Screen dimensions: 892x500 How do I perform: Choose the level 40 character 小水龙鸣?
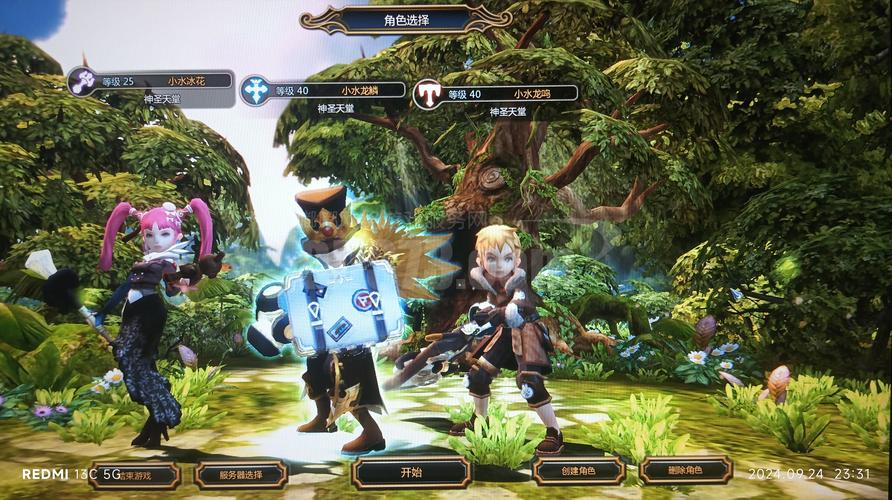tap(496, 94)
